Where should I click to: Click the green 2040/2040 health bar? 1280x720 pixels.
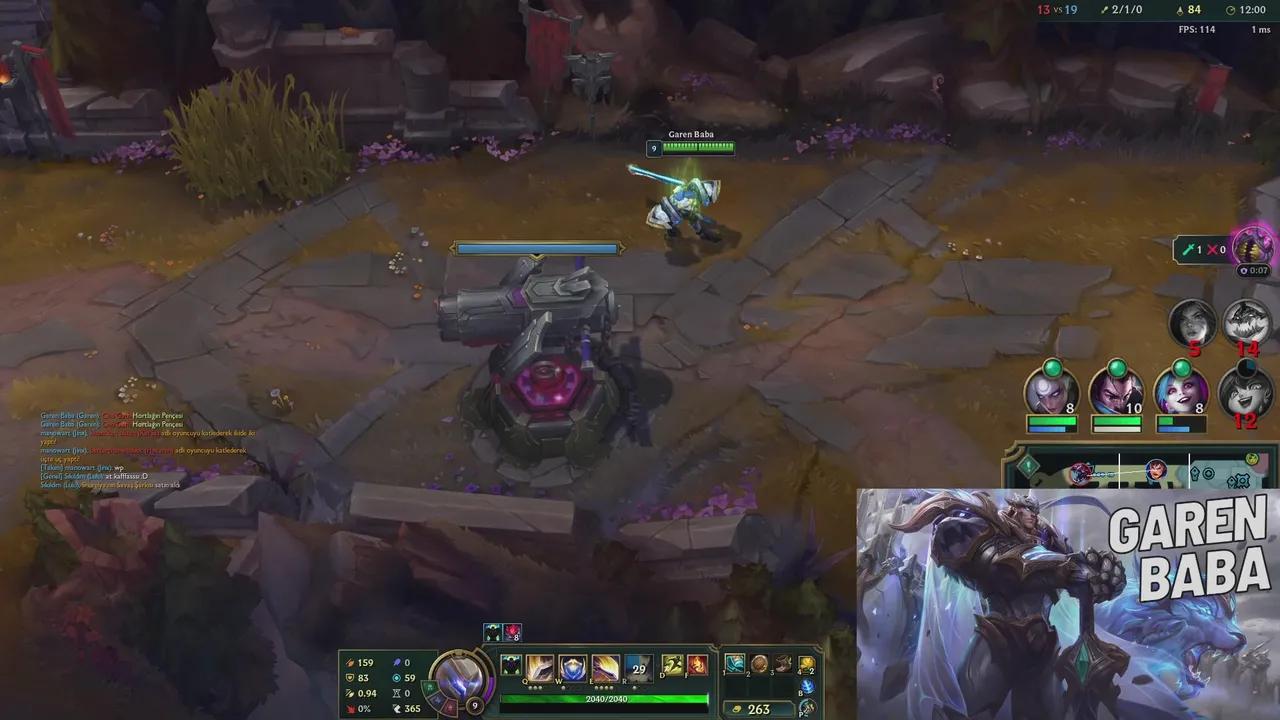point(606,699)
